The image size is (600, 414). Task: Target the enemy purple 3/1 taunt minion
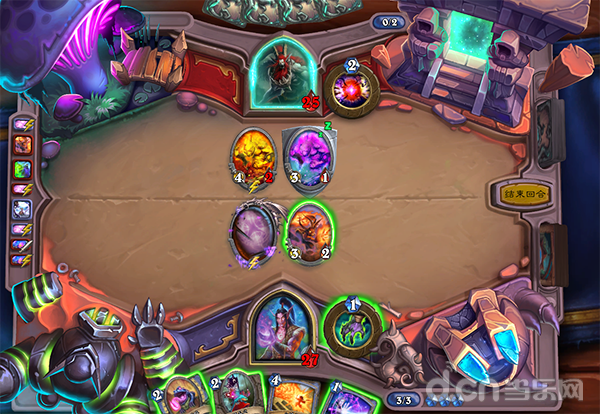(308, 158)
